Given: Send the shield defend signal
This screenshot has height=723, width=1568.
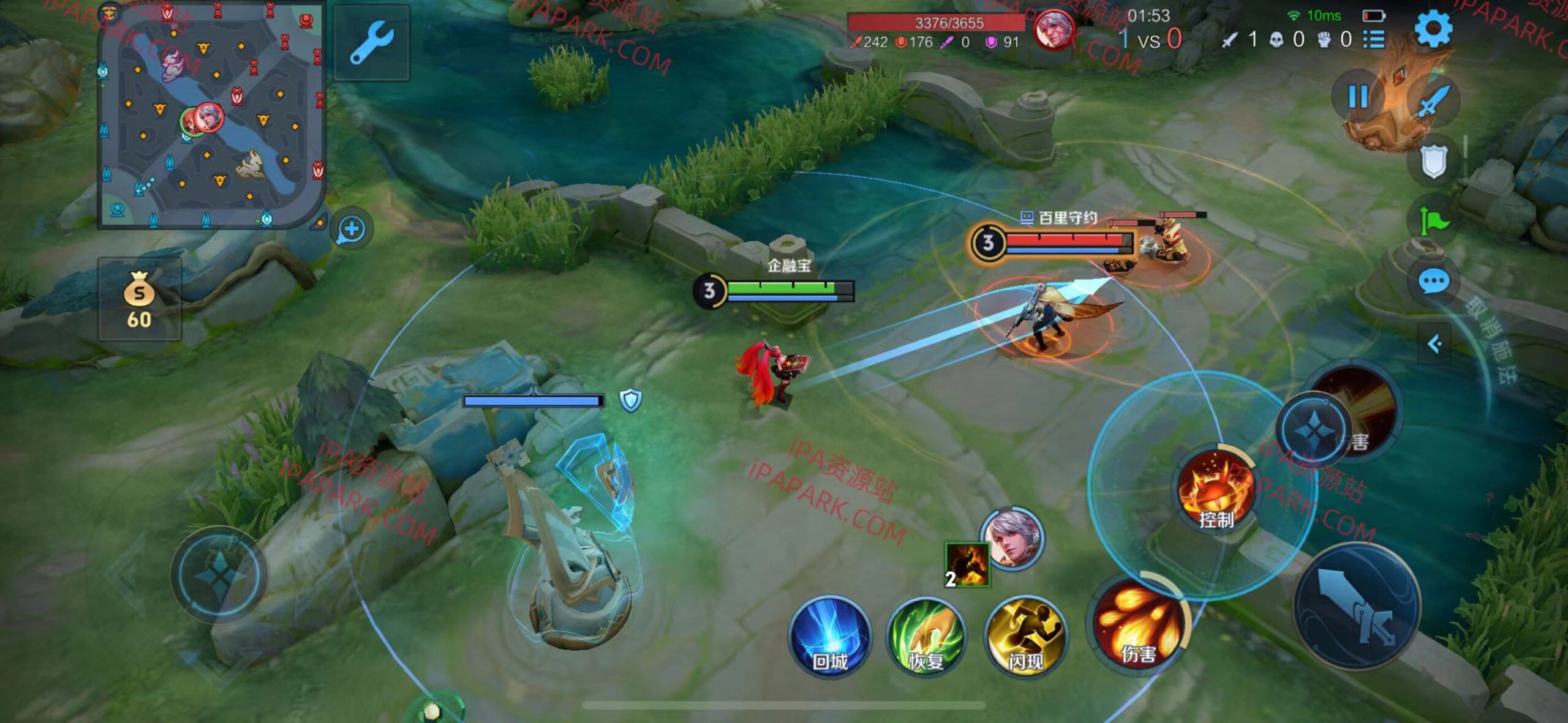Looking at the screenshot, I should click(x=1433, y=161).
